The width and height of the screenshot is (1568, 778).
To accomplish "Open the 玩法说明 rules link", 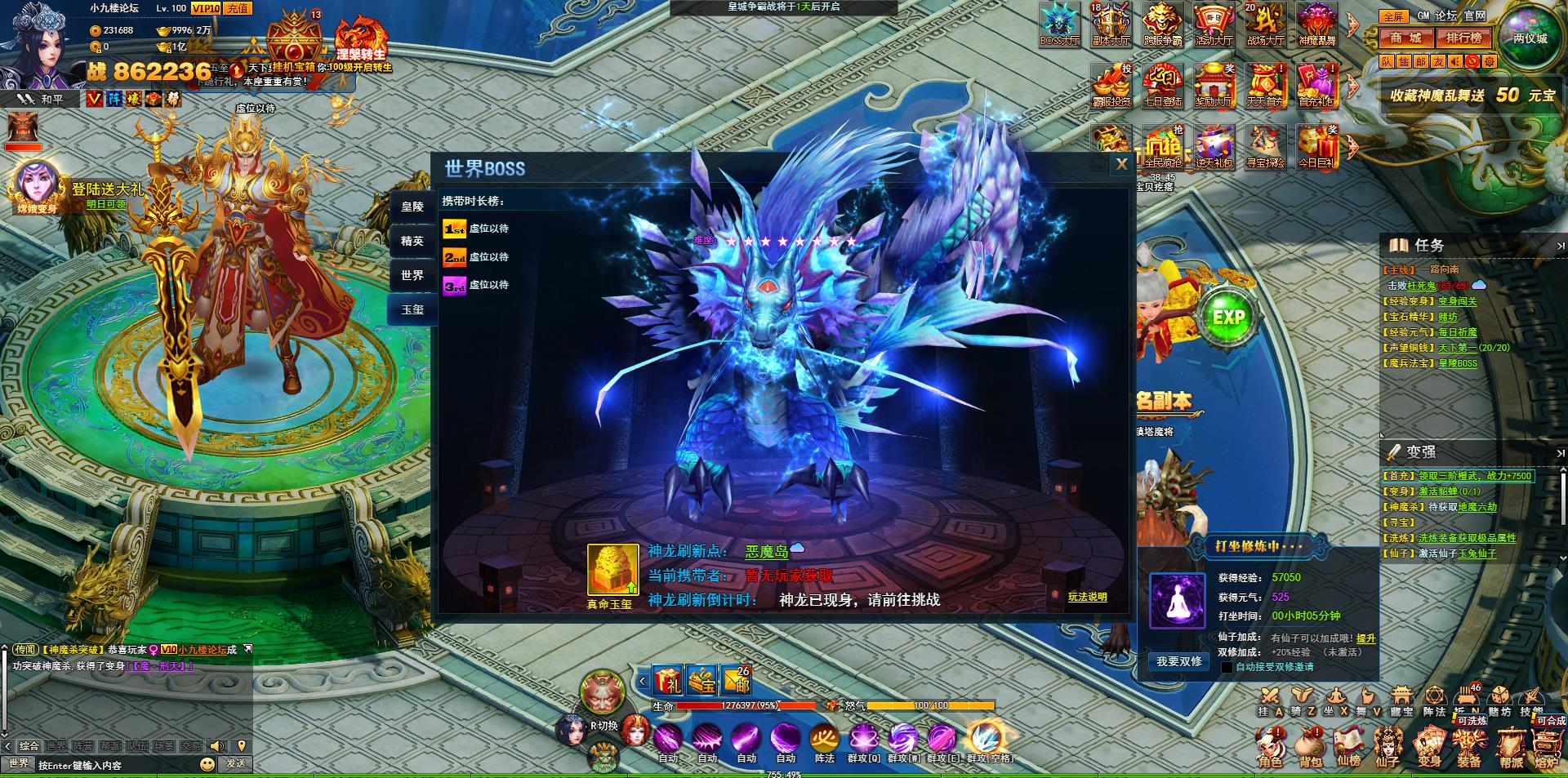I will pyautogui.click(x=1087, y=597).
